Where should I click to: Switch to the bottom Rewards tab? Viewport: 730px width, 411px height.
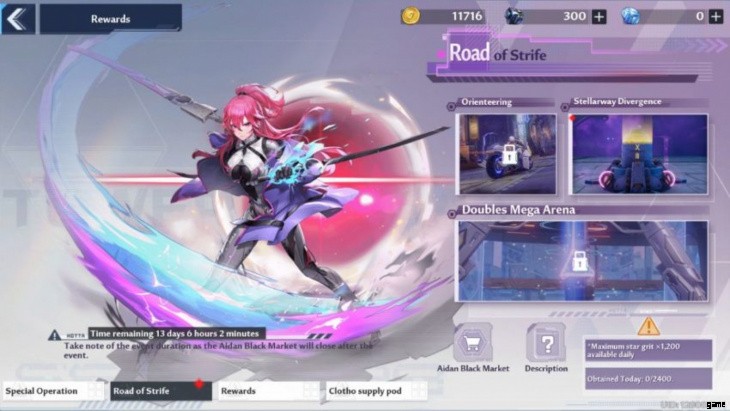pos(265,390)
